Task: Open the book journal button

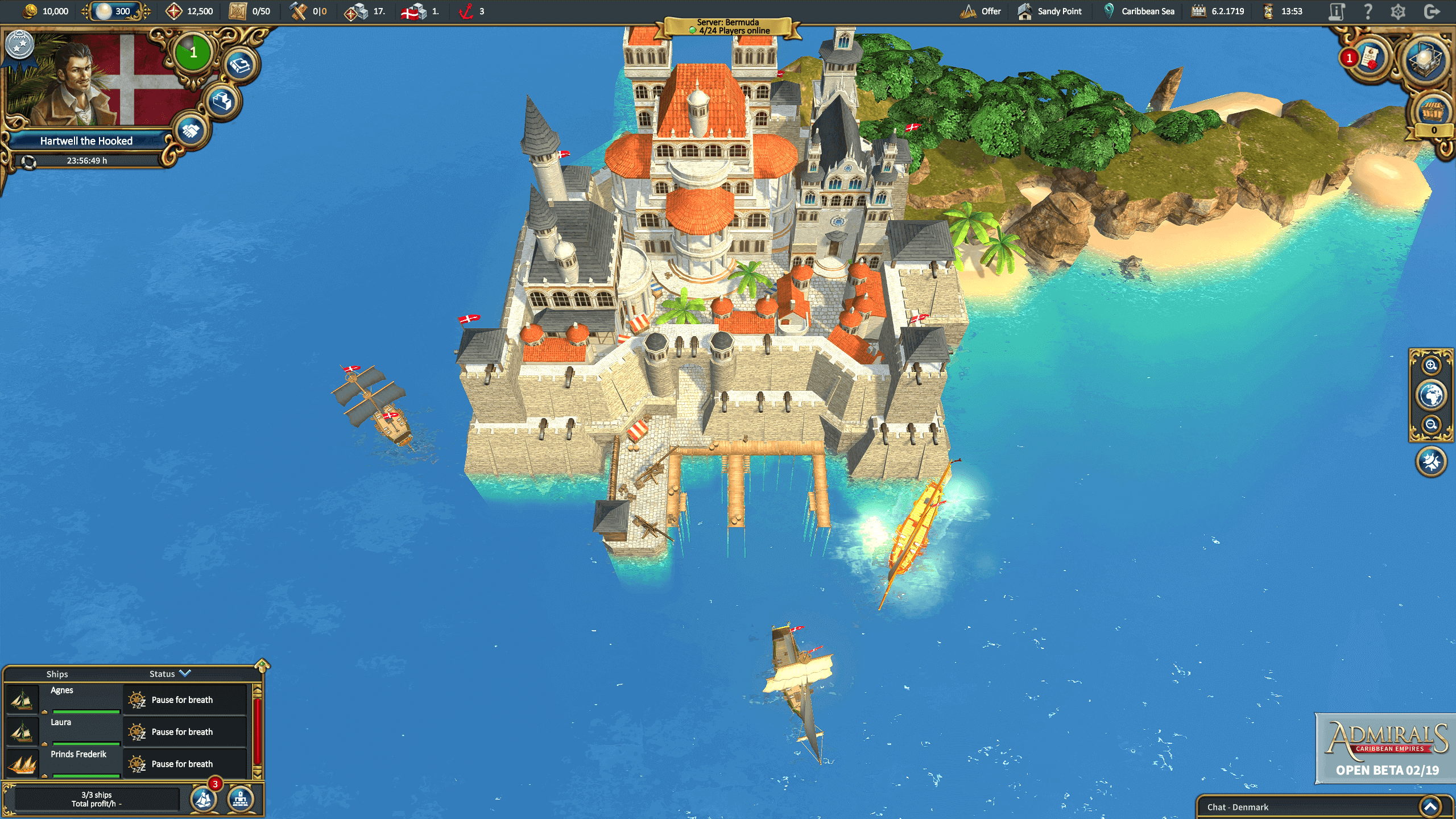Action: pyautogui.click(x=239, y=65)
